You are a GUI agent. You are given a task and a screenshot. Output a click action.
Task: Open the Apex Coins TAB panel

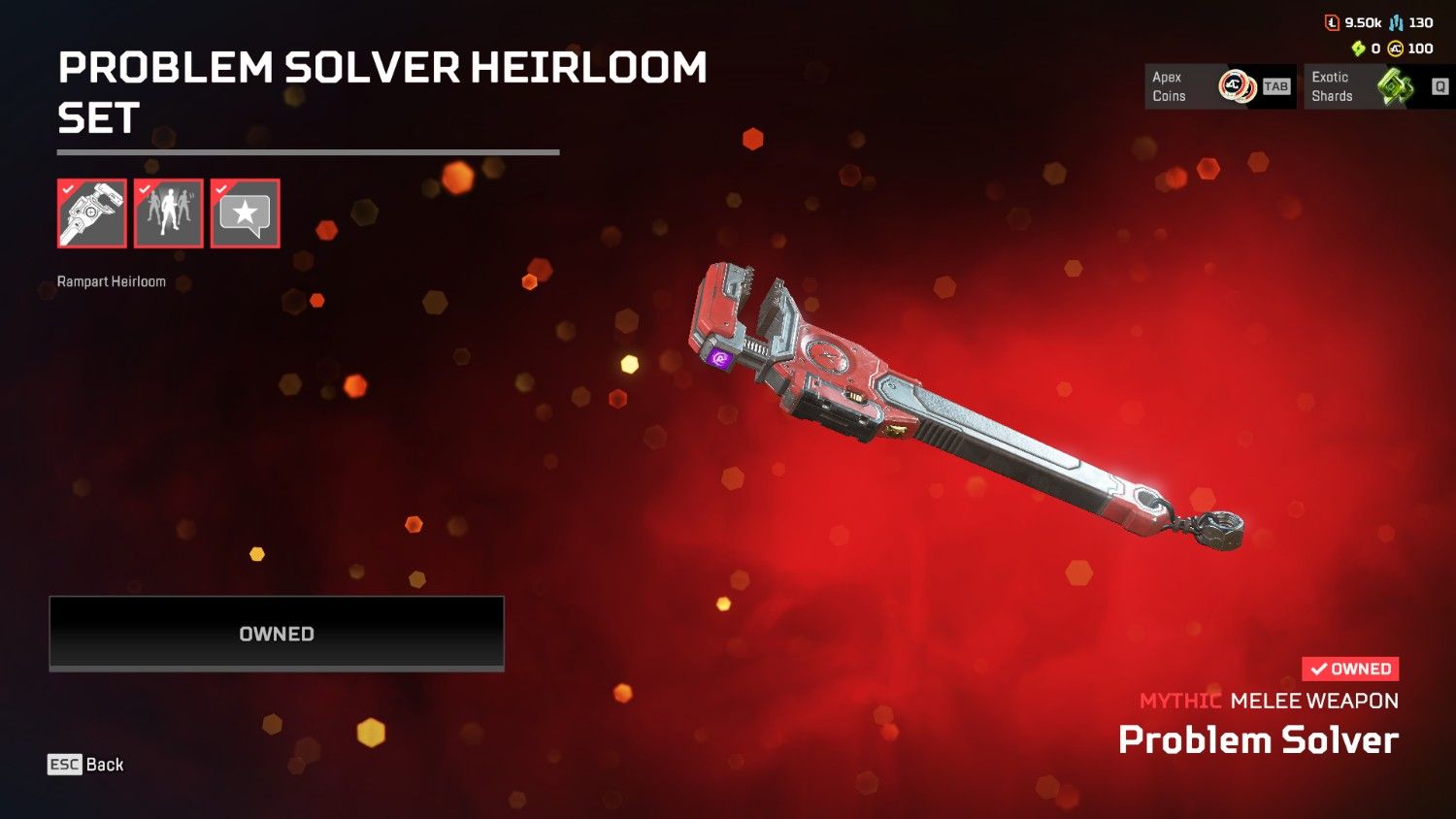(x=1219, y=85)
